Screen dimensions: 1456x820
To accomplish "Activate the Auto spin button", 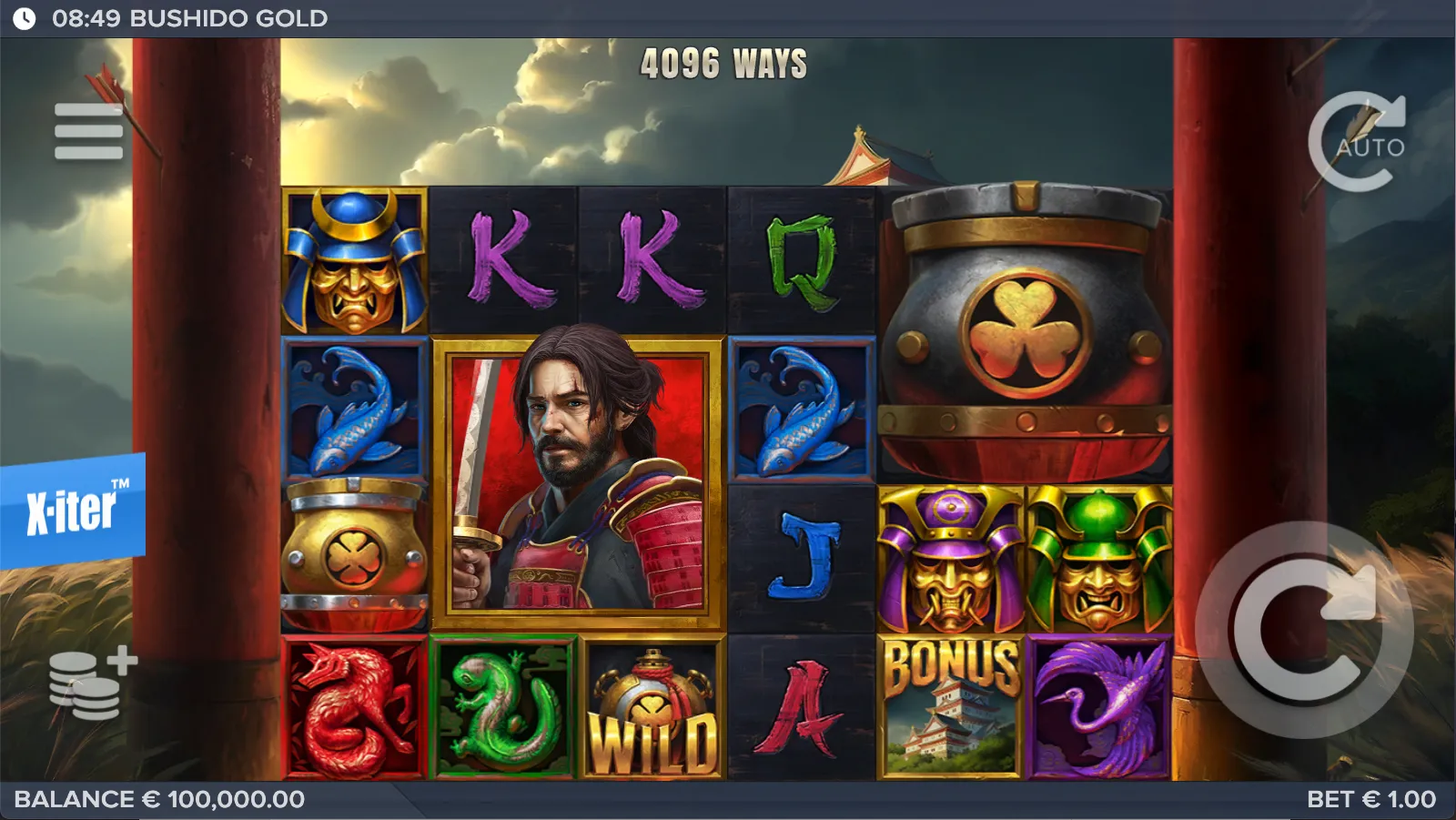I will click(x=1358, y=144).
